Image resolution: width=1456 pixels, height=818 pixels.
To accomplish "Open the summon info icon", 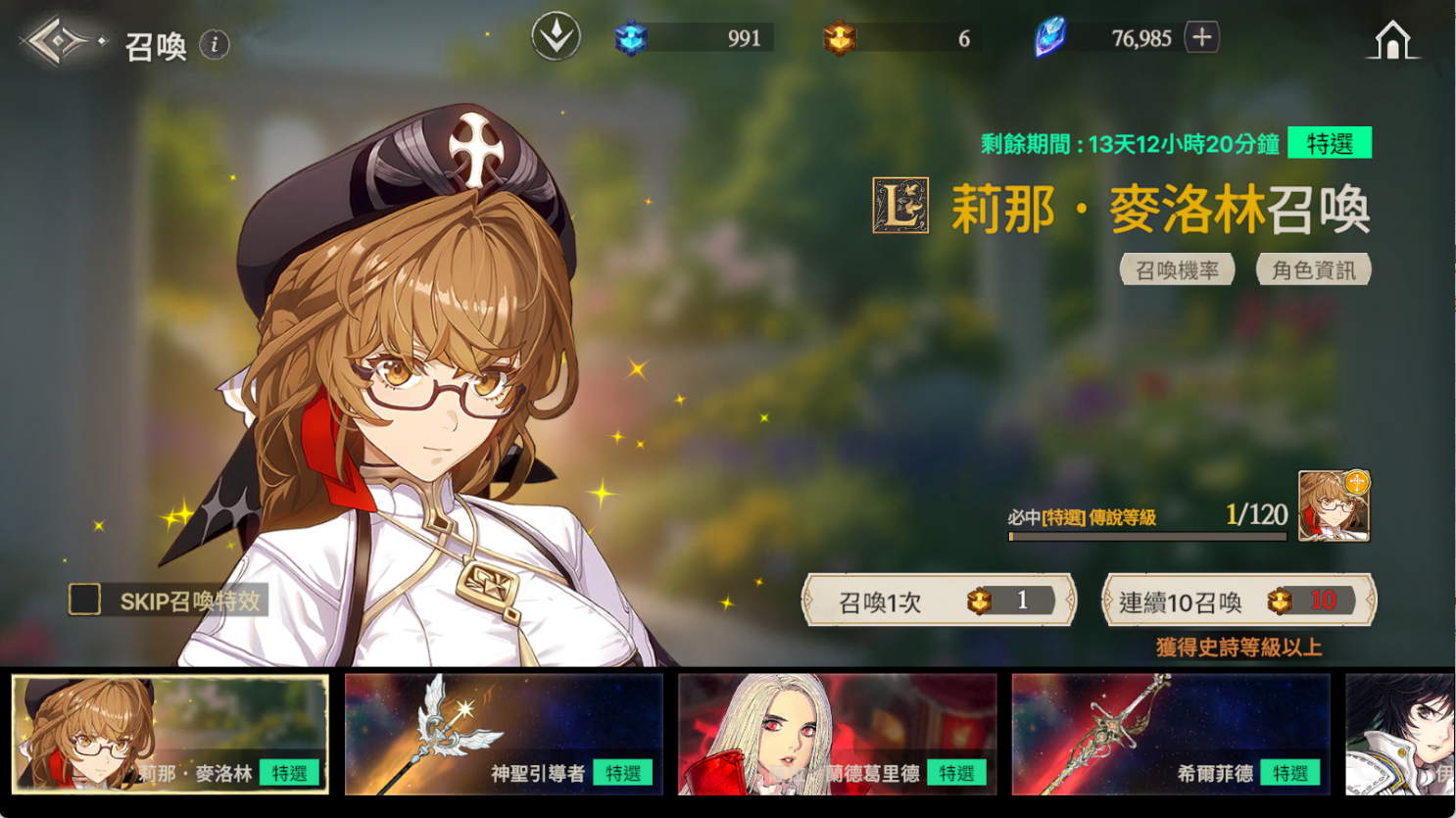I will pos(215,44).
